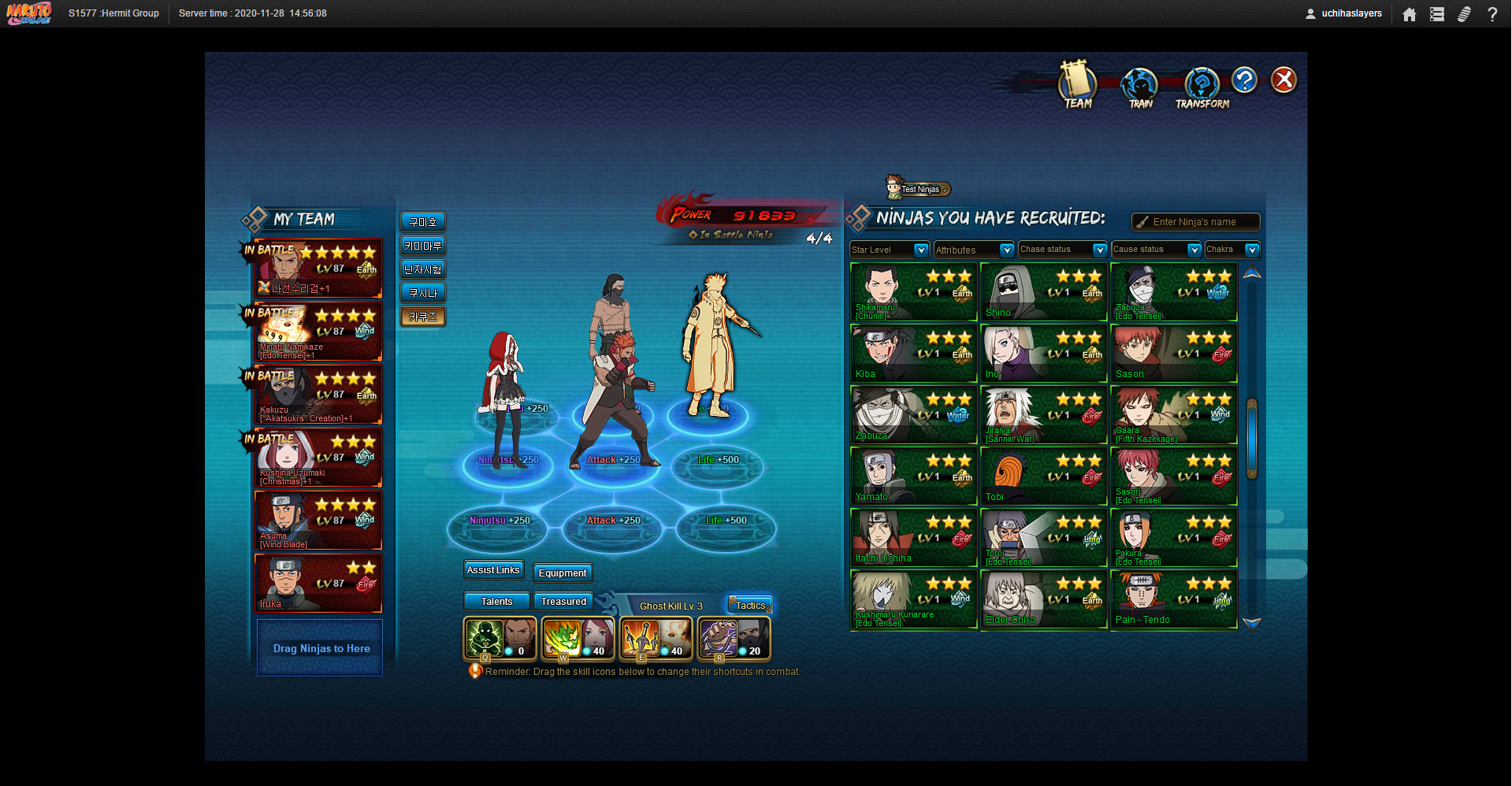Open the Talents menu
The image size is (1512, 786).
point(496,602)
